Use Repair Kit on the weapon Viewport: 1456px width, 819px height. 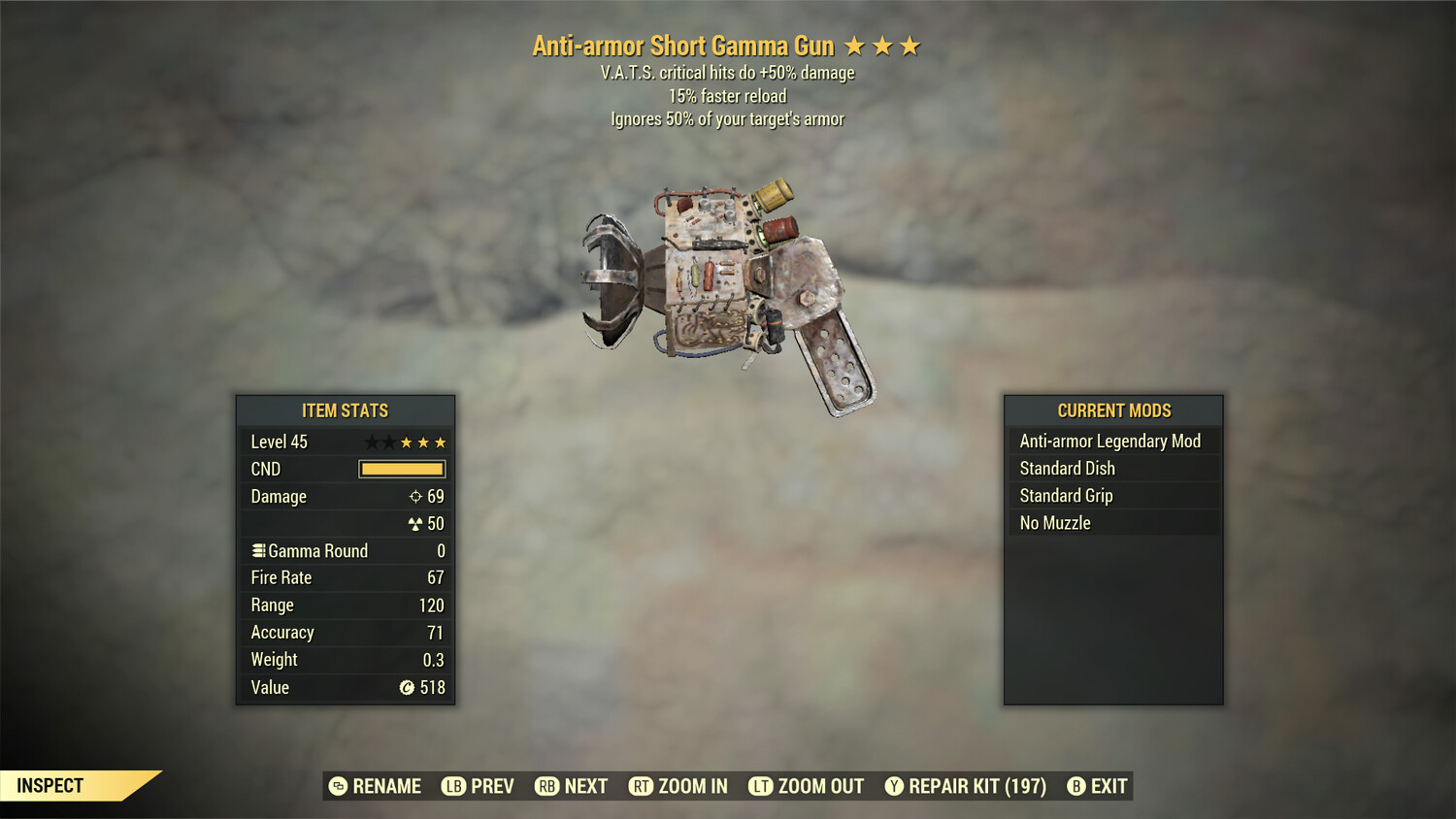pos(974,786)
